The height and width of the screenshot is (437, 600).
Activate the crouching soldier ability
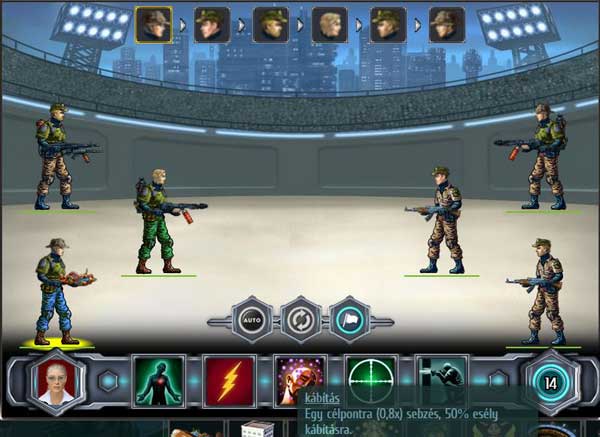tap(441, 379)
